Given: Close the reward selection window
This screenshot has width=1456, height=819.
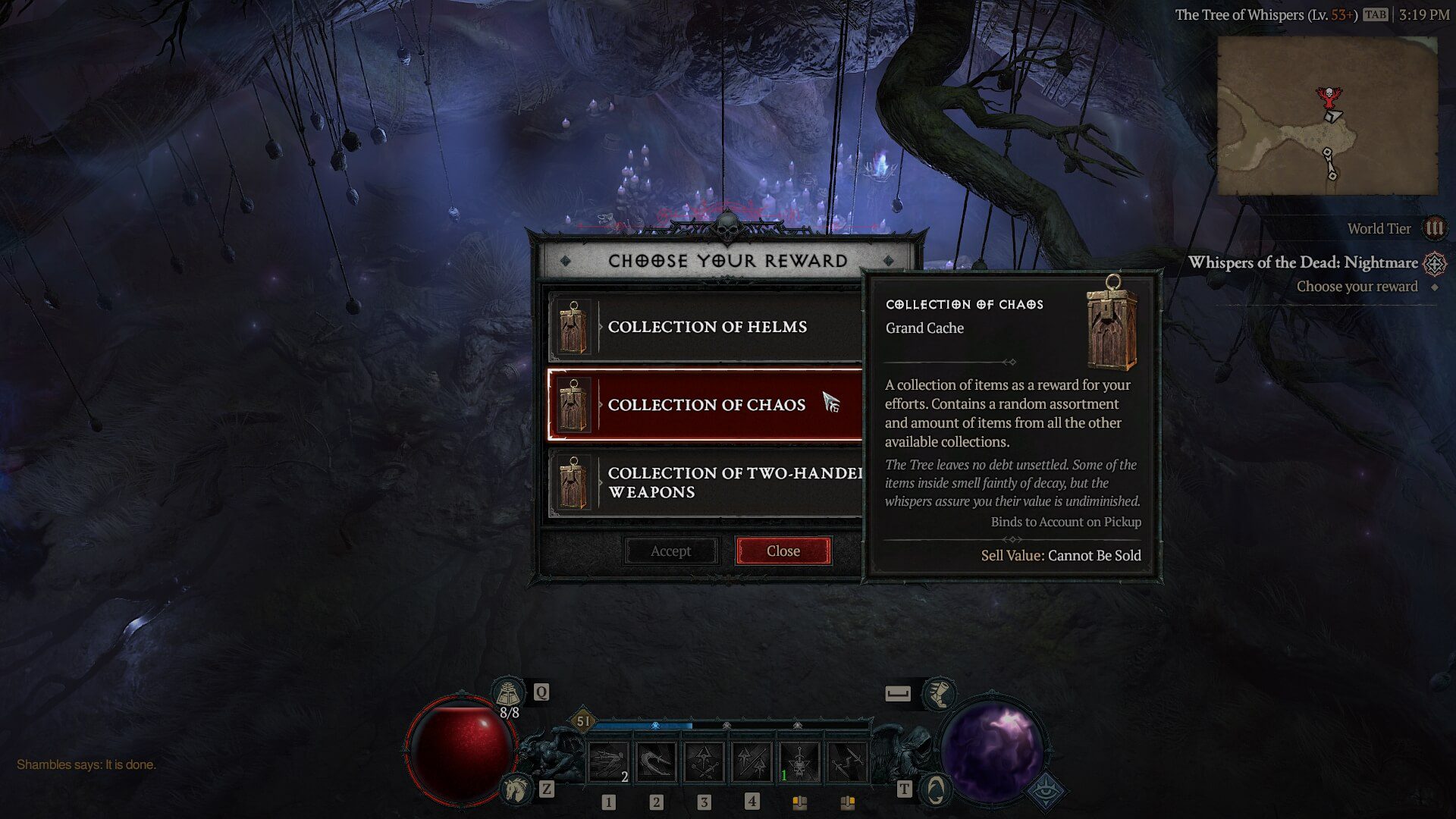Looking at the screenshot, I should [783, 551].
